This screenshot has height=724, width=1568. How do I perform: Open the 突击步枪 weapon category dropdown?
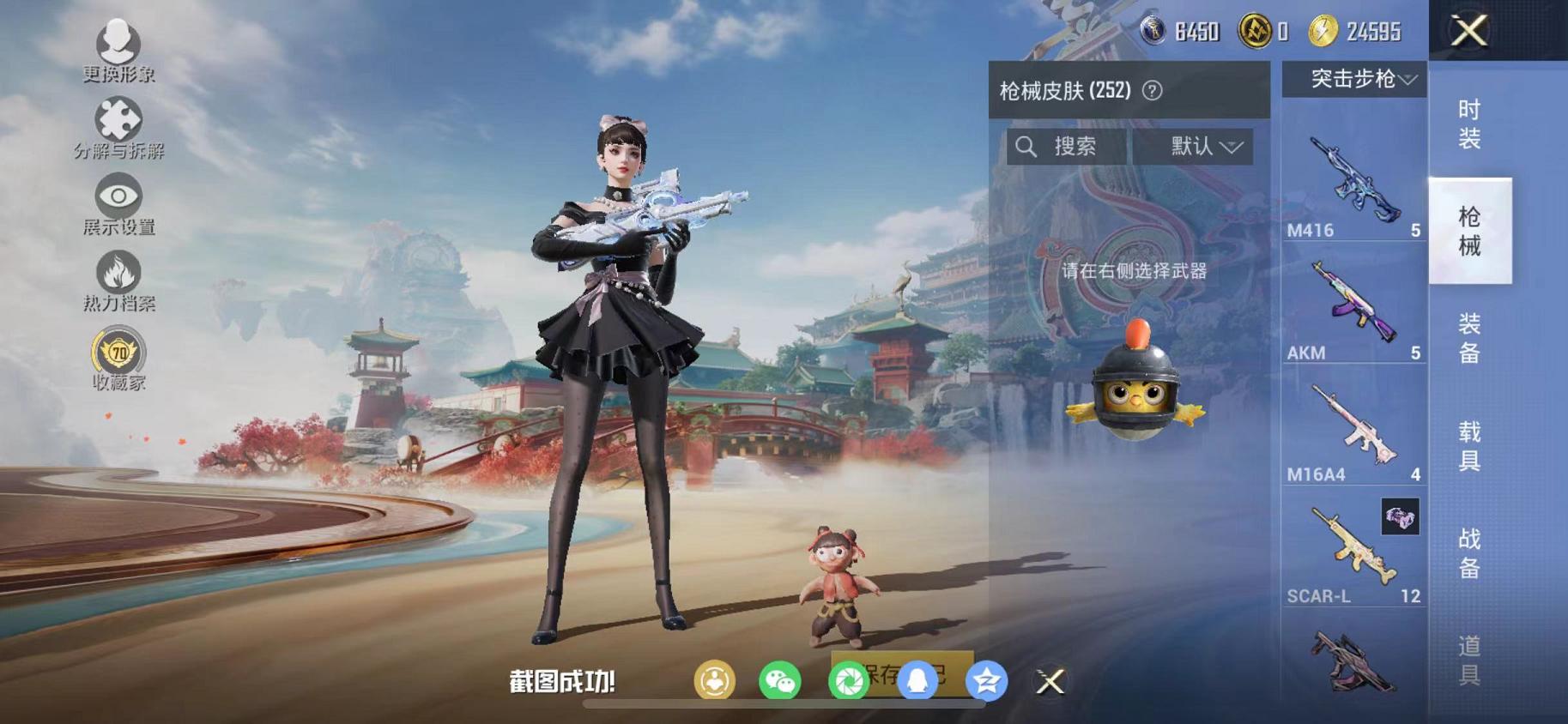coord(1354,79)
